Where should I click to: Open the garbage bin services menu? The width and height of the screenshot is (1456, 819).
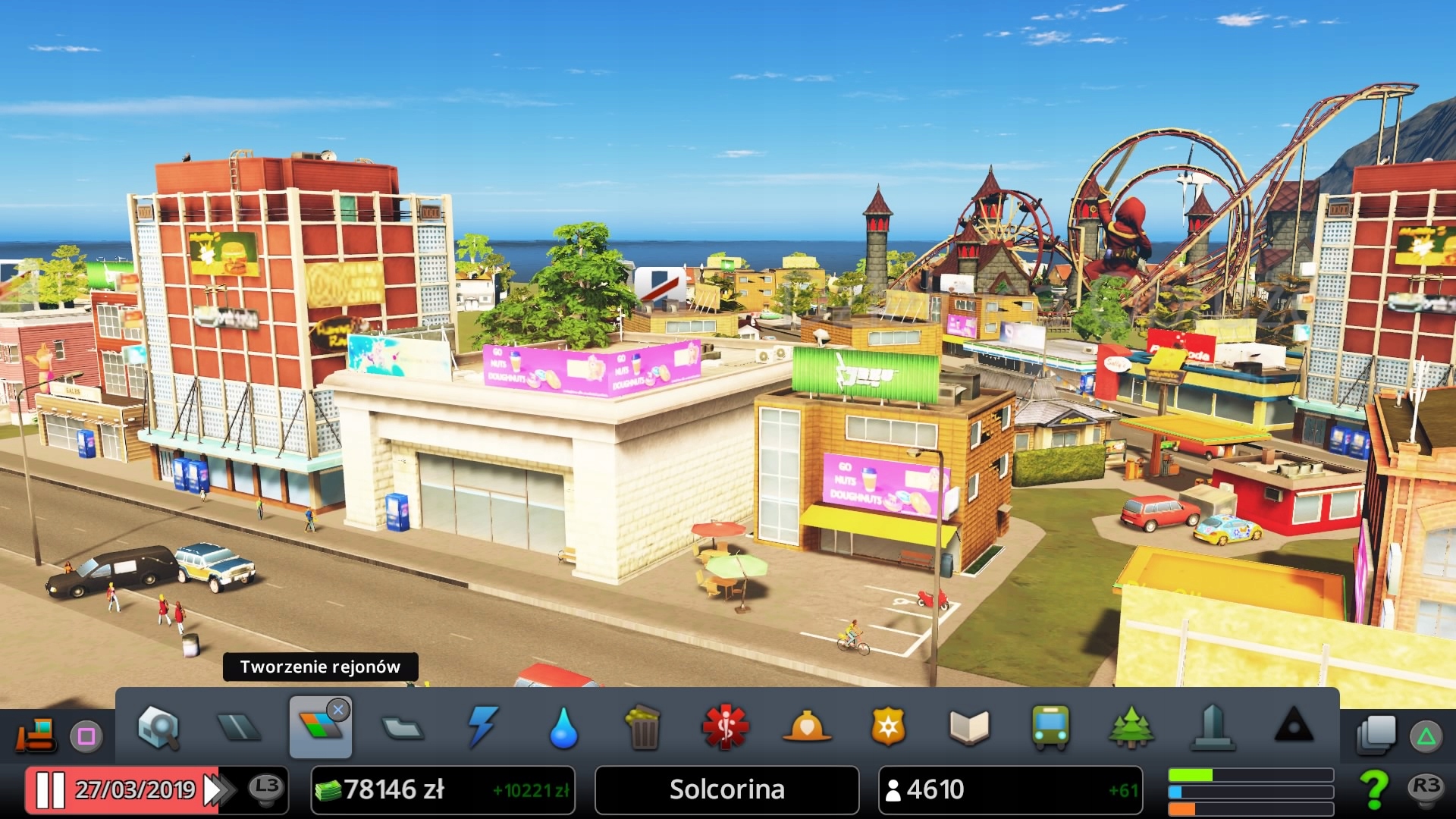click(x=644, y=728)
